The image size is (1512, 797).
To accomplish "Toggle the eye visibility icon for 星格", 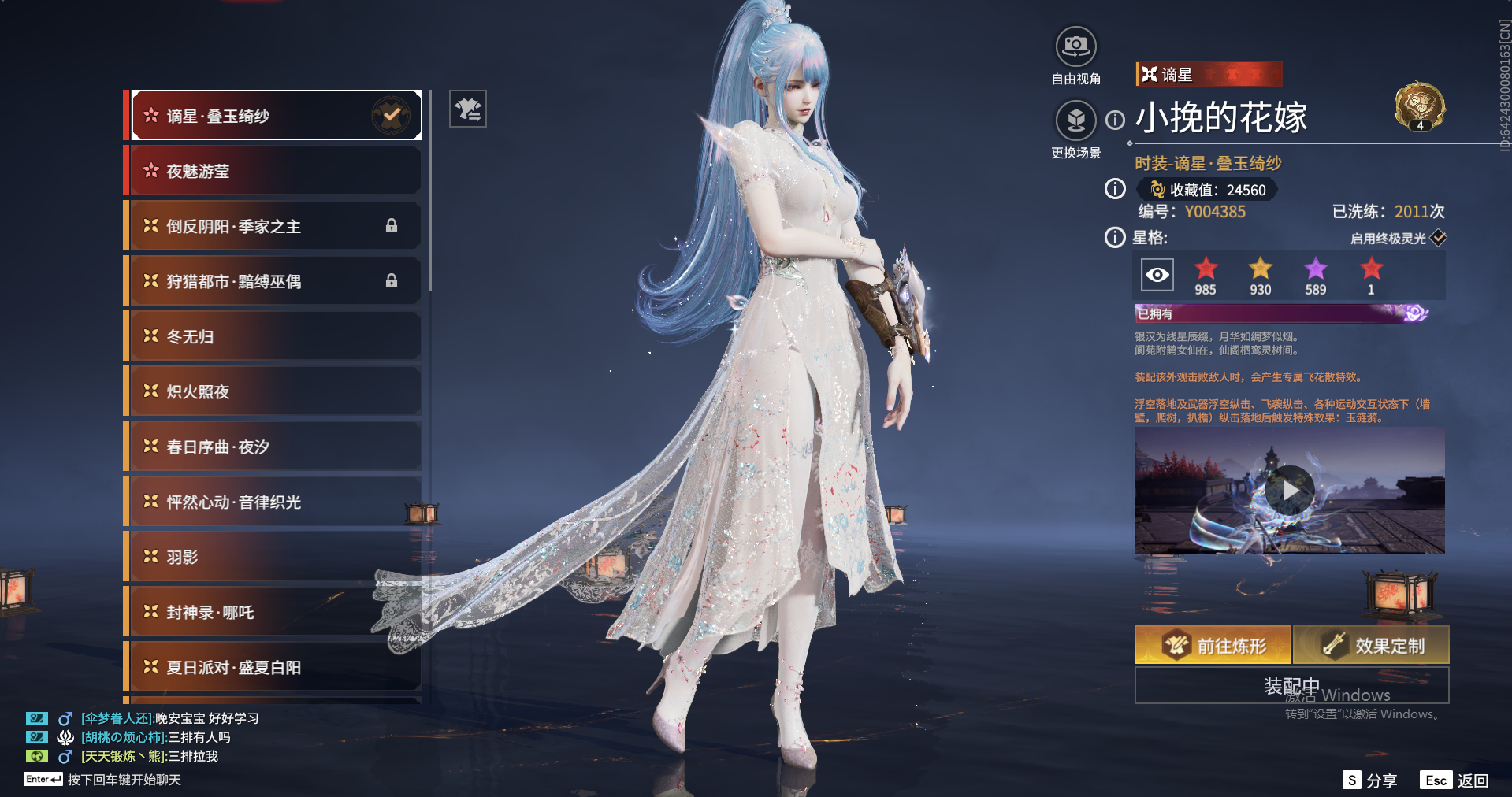I will pos(1157,275).
